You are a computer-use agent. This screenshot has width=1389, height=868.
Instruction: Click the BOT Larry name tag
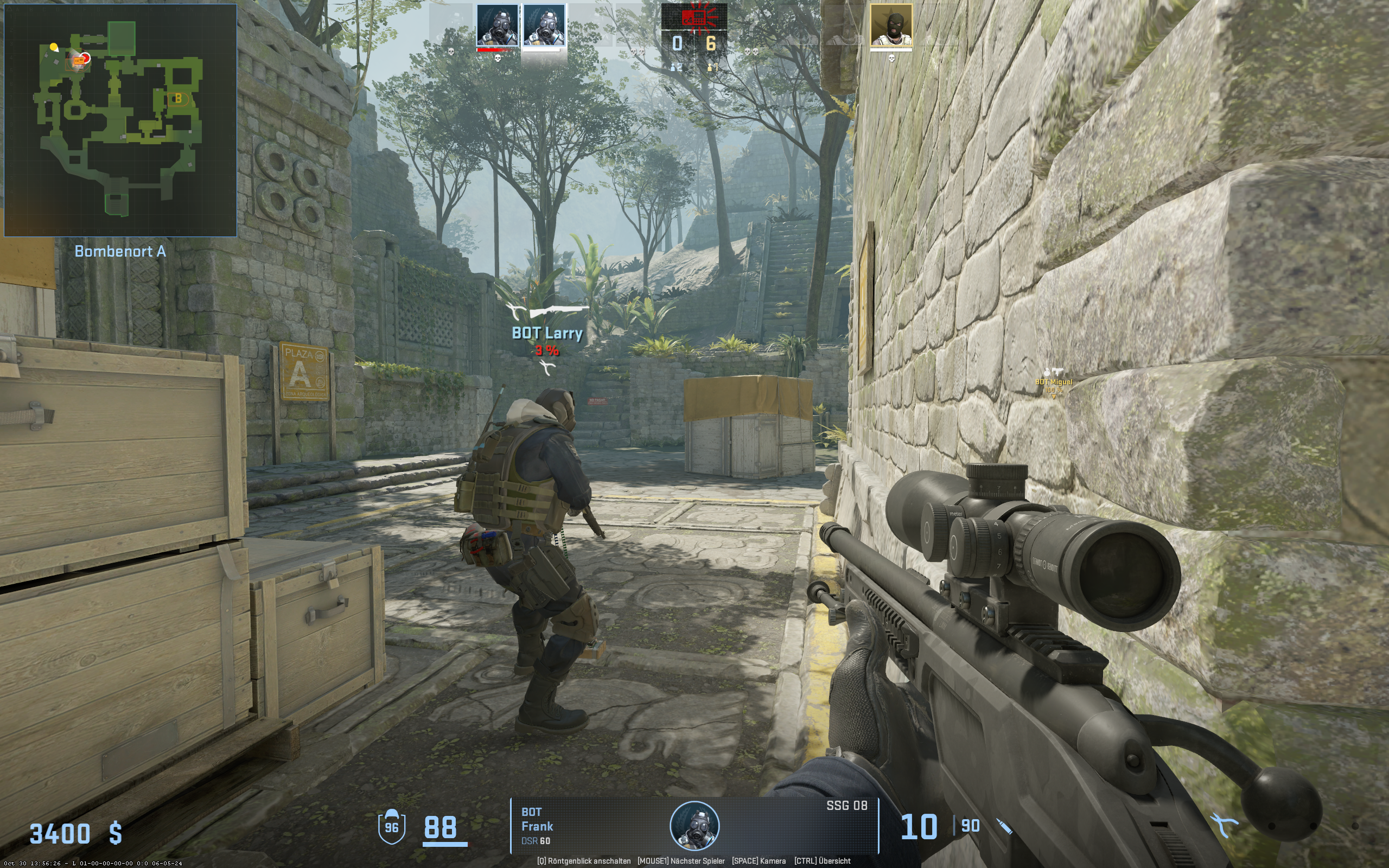(x=547, y=334)
